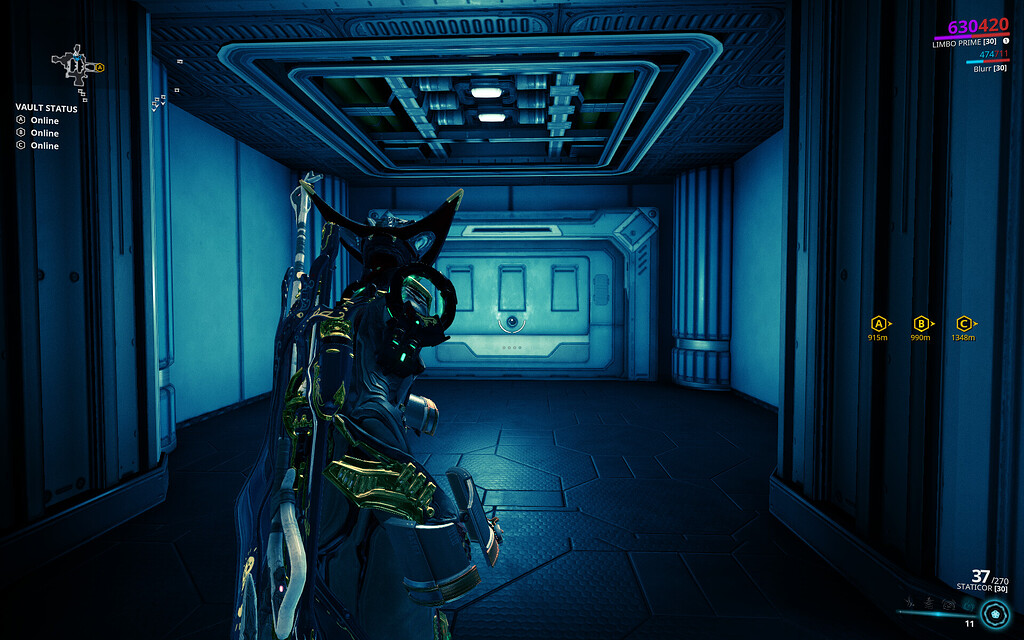Select the yellow A marker on the minimap

pos(100,67)
